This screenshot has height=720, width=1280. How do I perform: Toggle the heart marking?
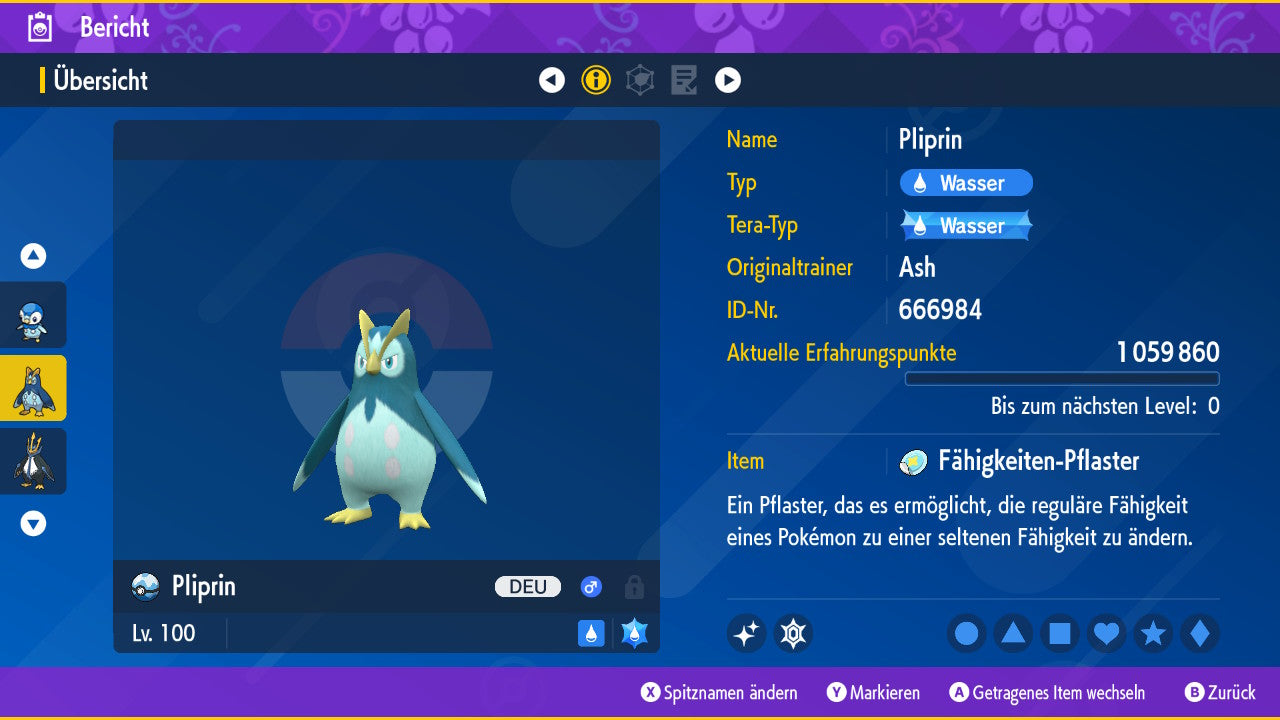[x=1107, y=634]
